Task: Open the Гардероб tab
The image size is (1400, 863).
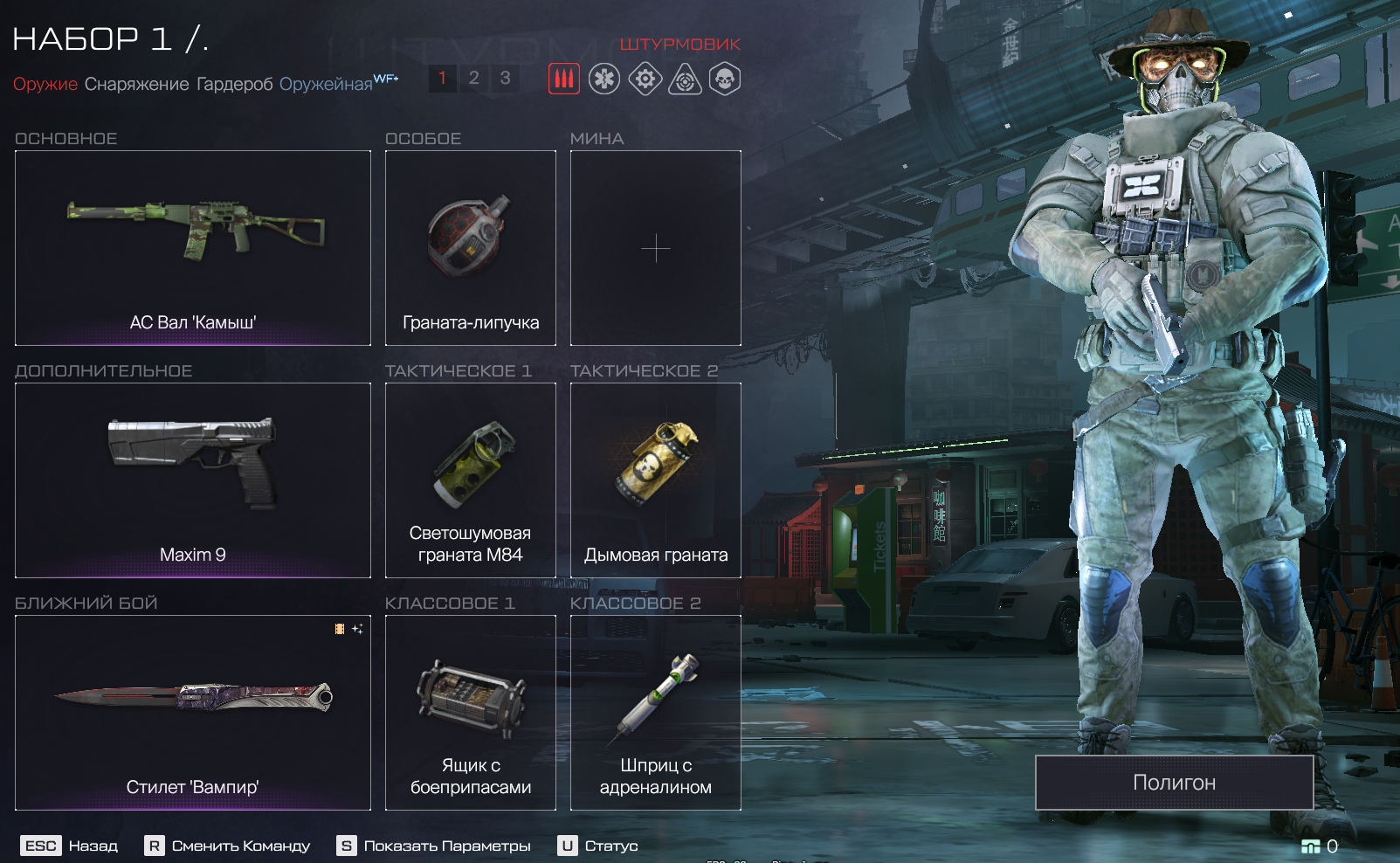Action: [x=234, y=84]
